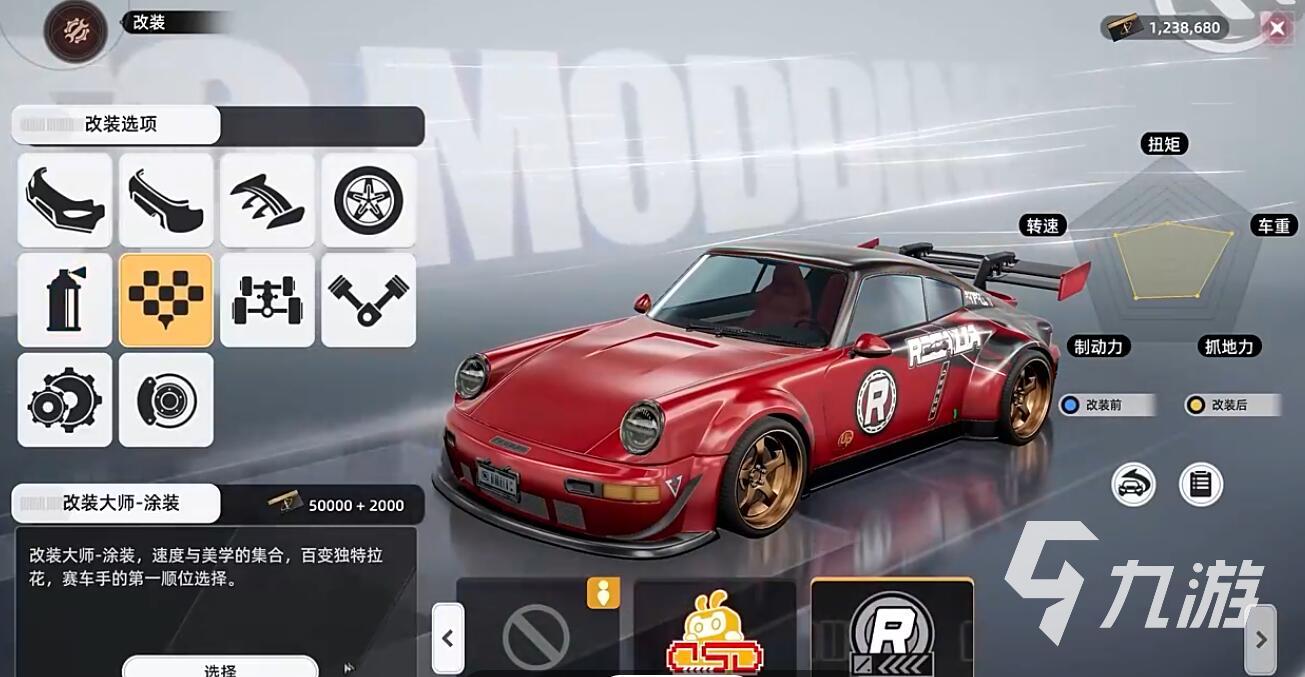
Task: Click the round car view icon
Action: (1133, 485)
